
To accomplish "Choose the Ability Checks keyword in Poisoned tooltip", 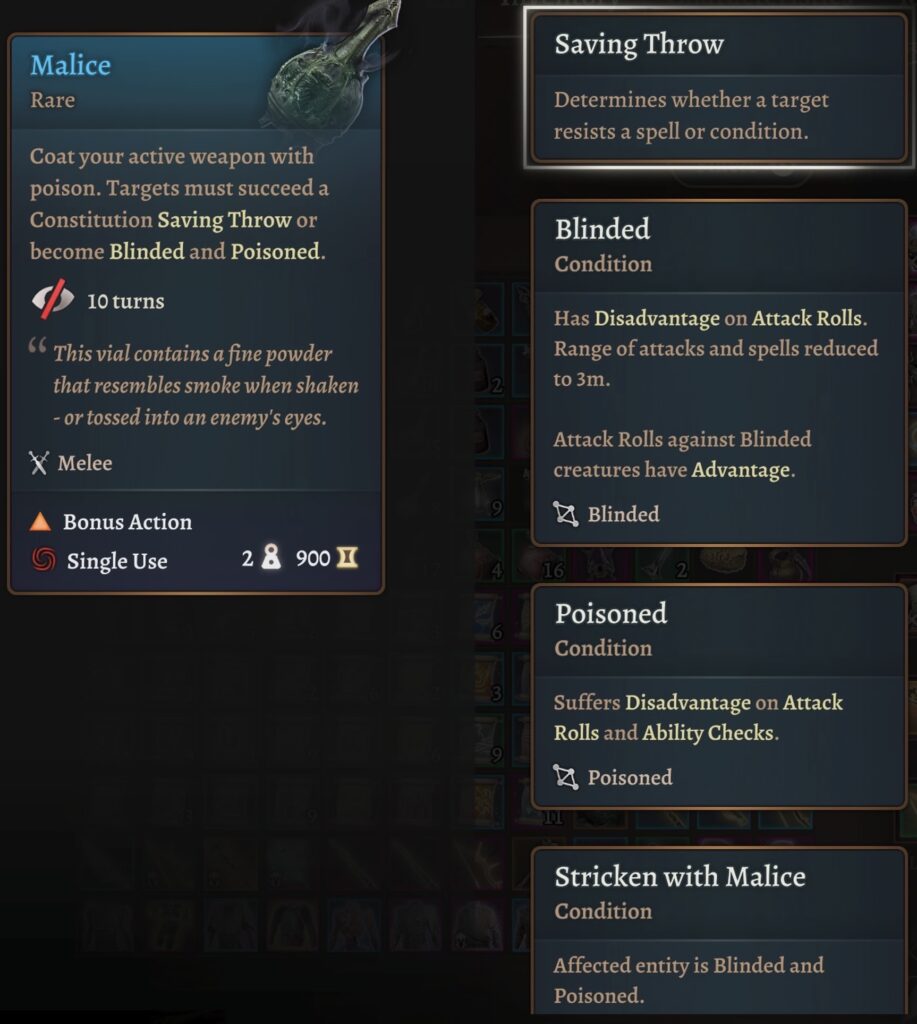I will [708, 732].
